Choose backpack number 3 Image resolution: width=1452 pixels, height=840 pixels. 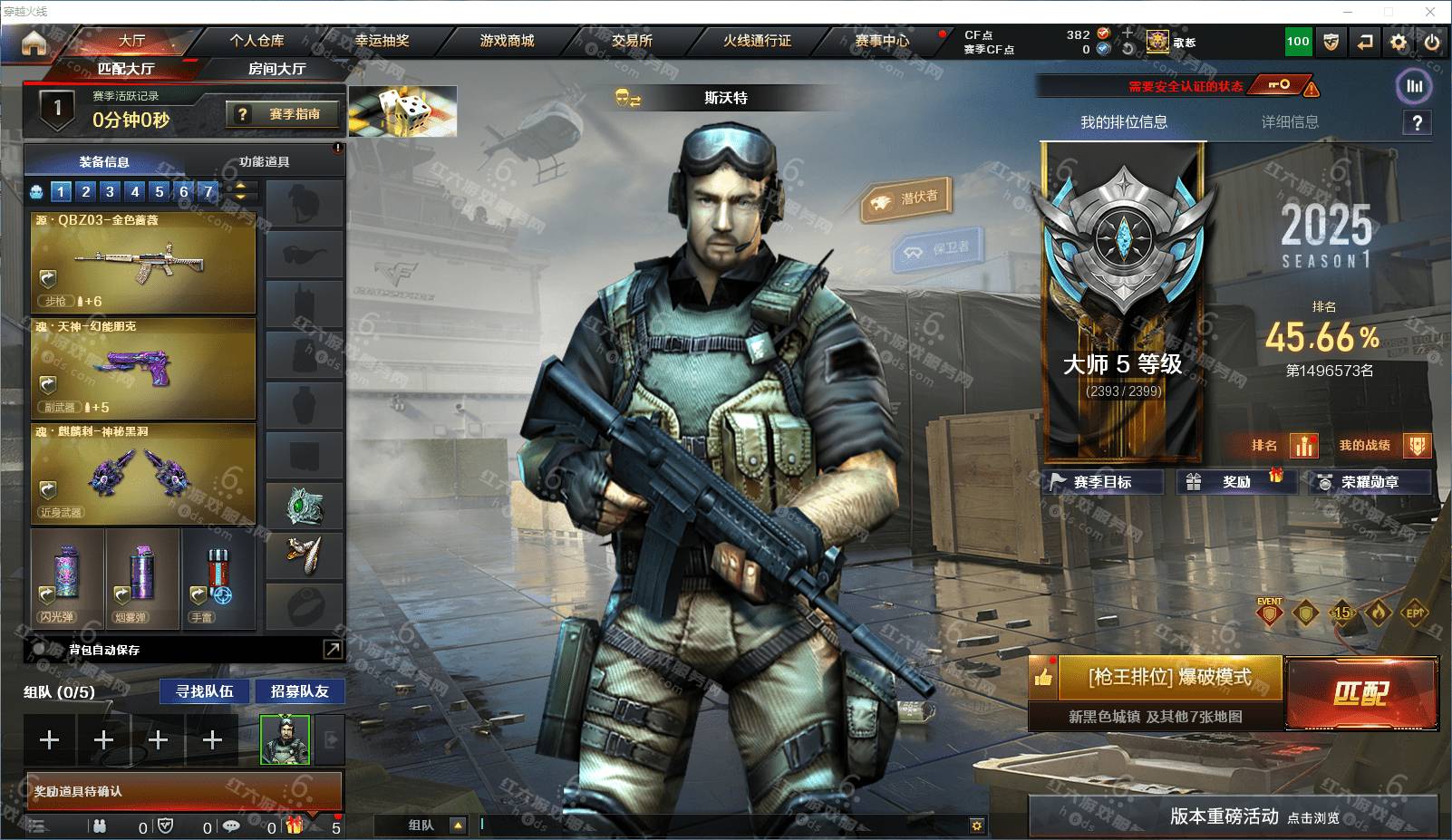110,191
